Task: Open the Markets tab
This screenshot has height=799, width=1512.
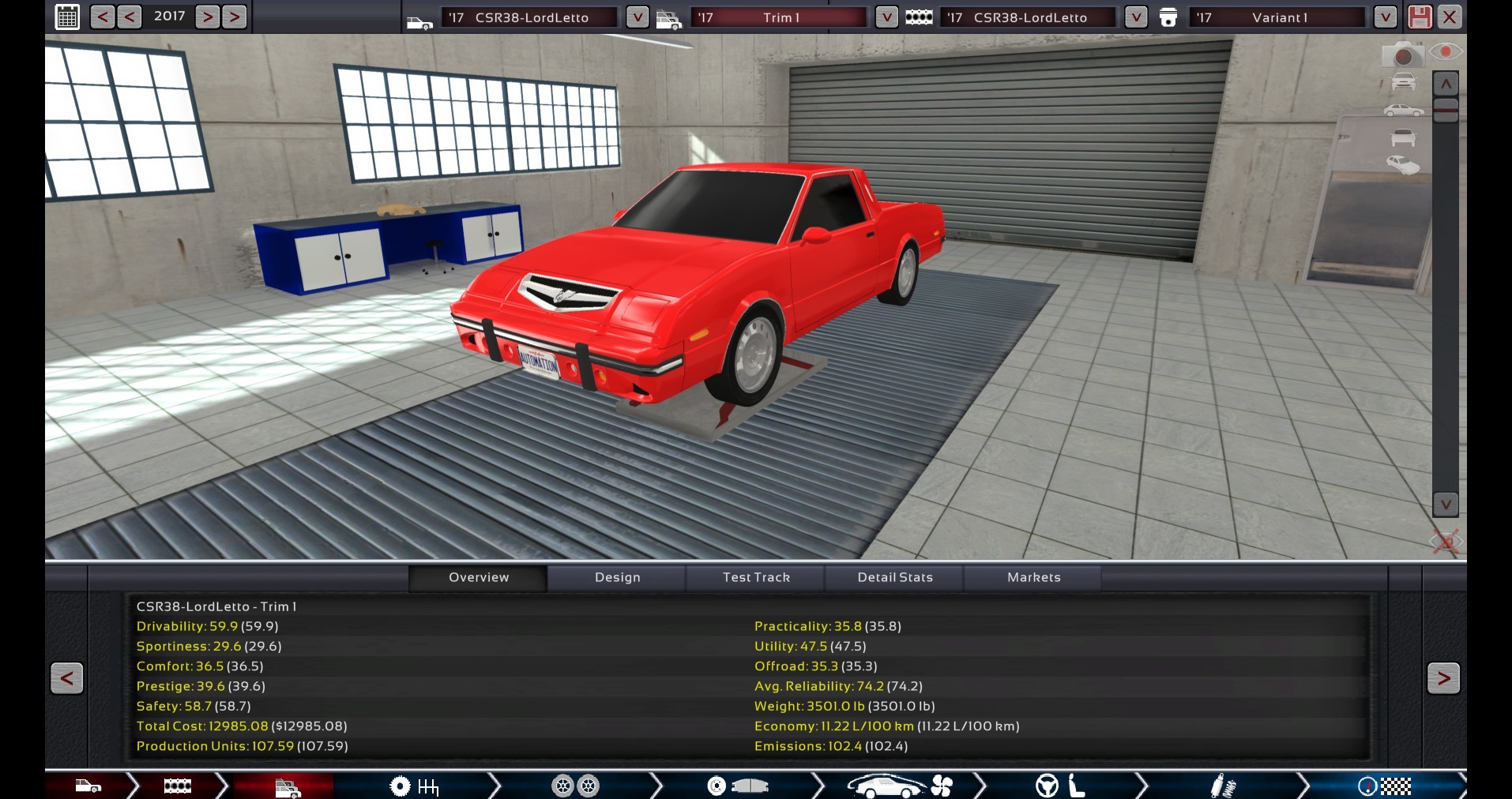Action: (x=1033, y=577)
